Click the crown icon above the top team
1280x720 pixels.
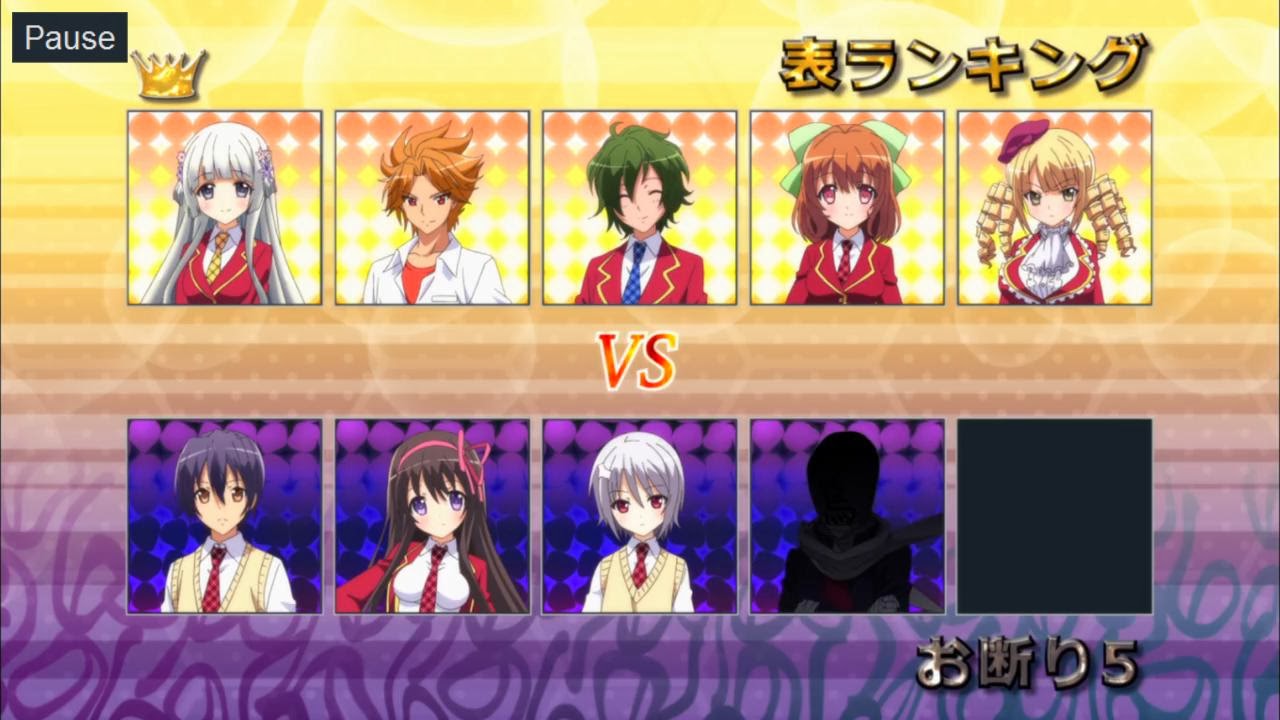[167, 76]
